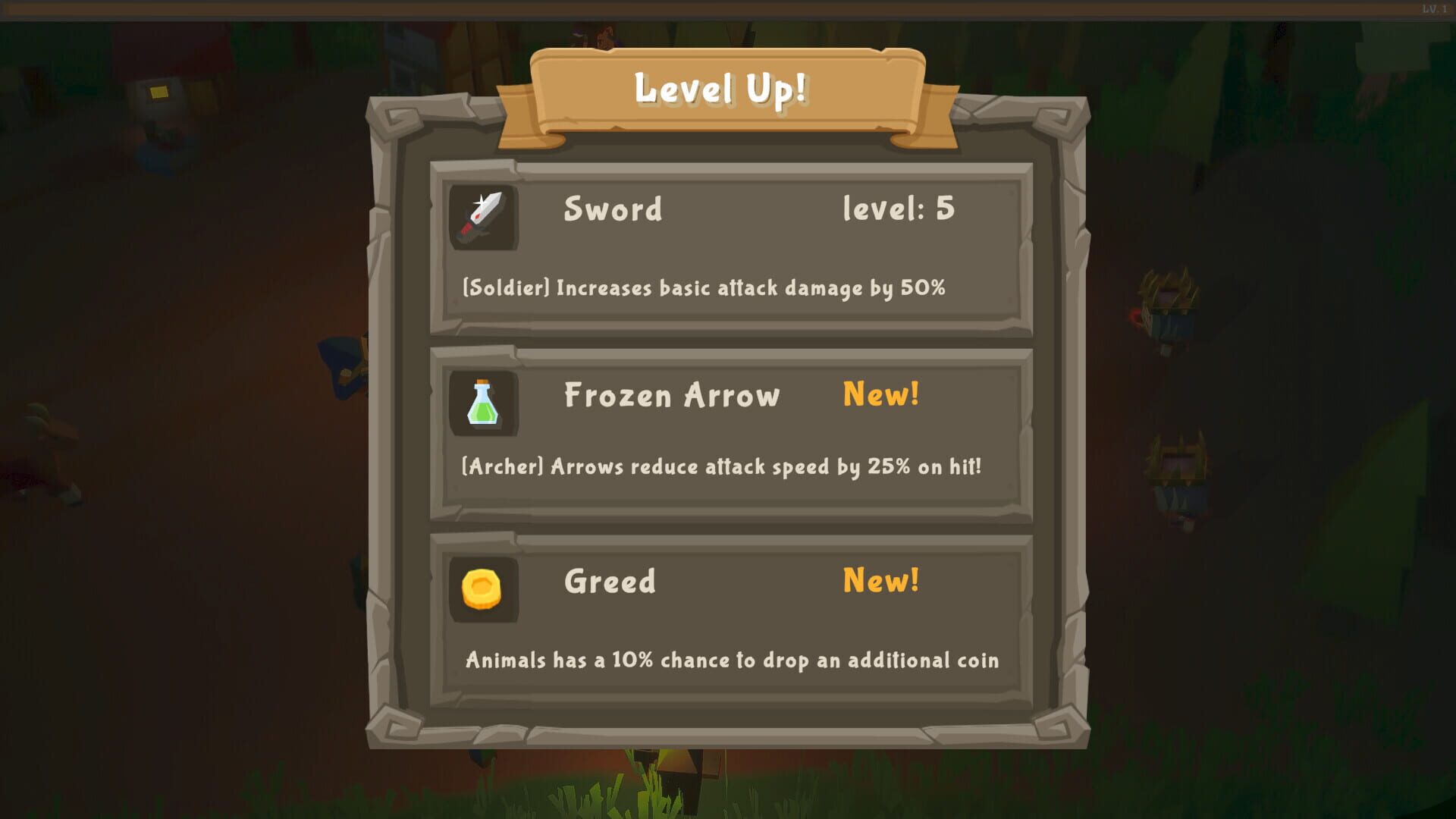Image resolution: width=1456 pixels, height=819 pixels.
Task: Choose the Sword level 5 upgrade
Action: click(732, 250)
